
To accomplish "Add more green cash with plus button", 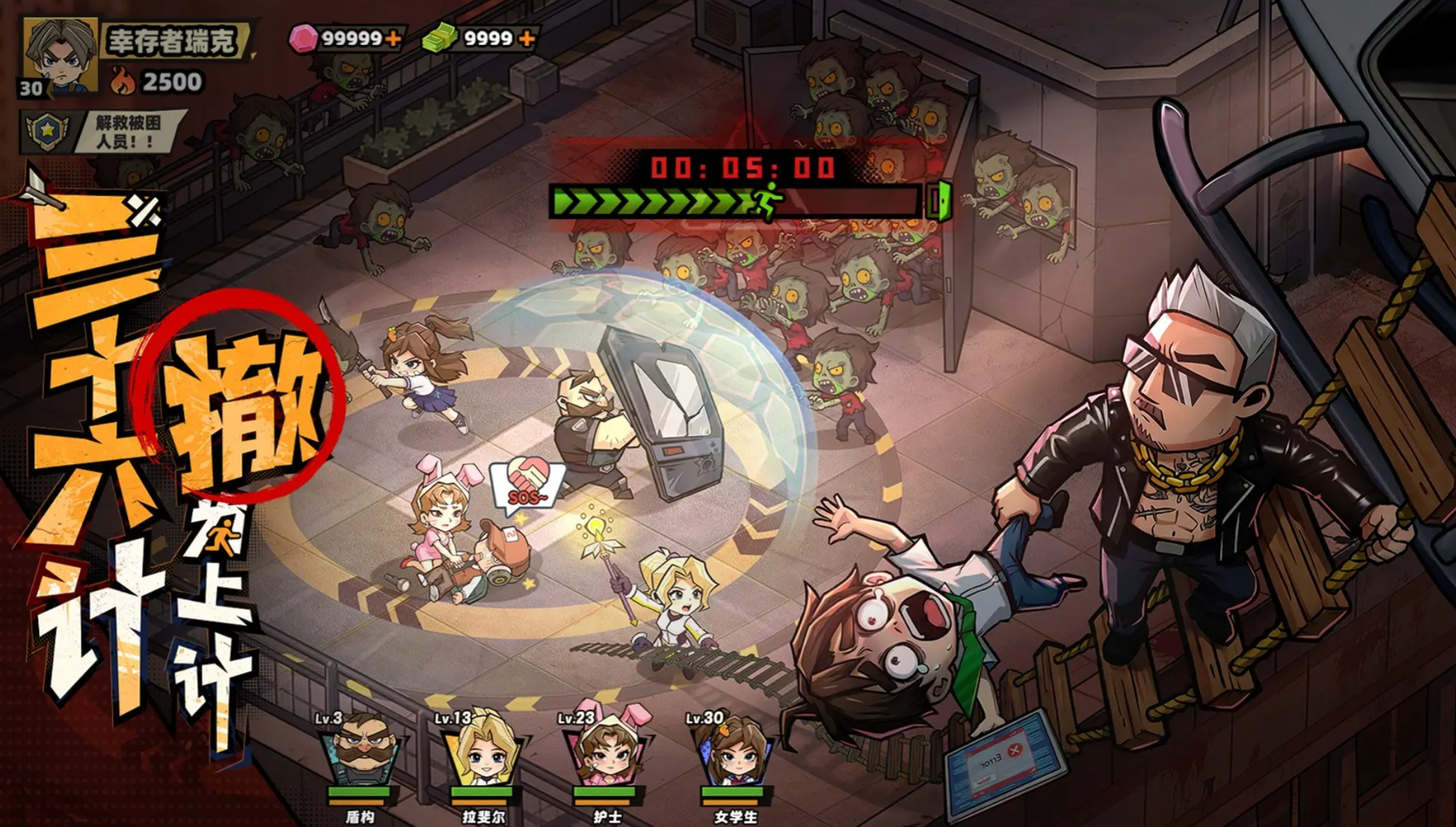I will (527, 38).
